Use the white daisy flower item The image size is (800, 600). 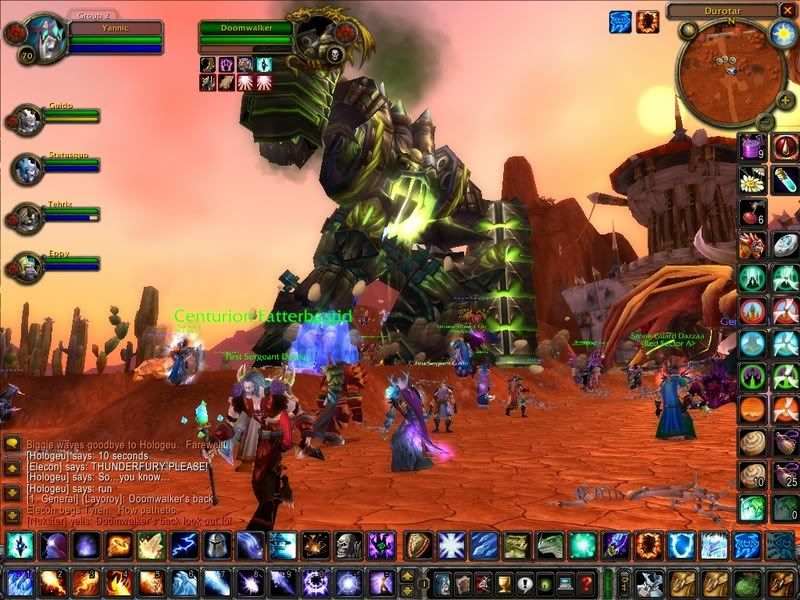click(x=751, y=180)
